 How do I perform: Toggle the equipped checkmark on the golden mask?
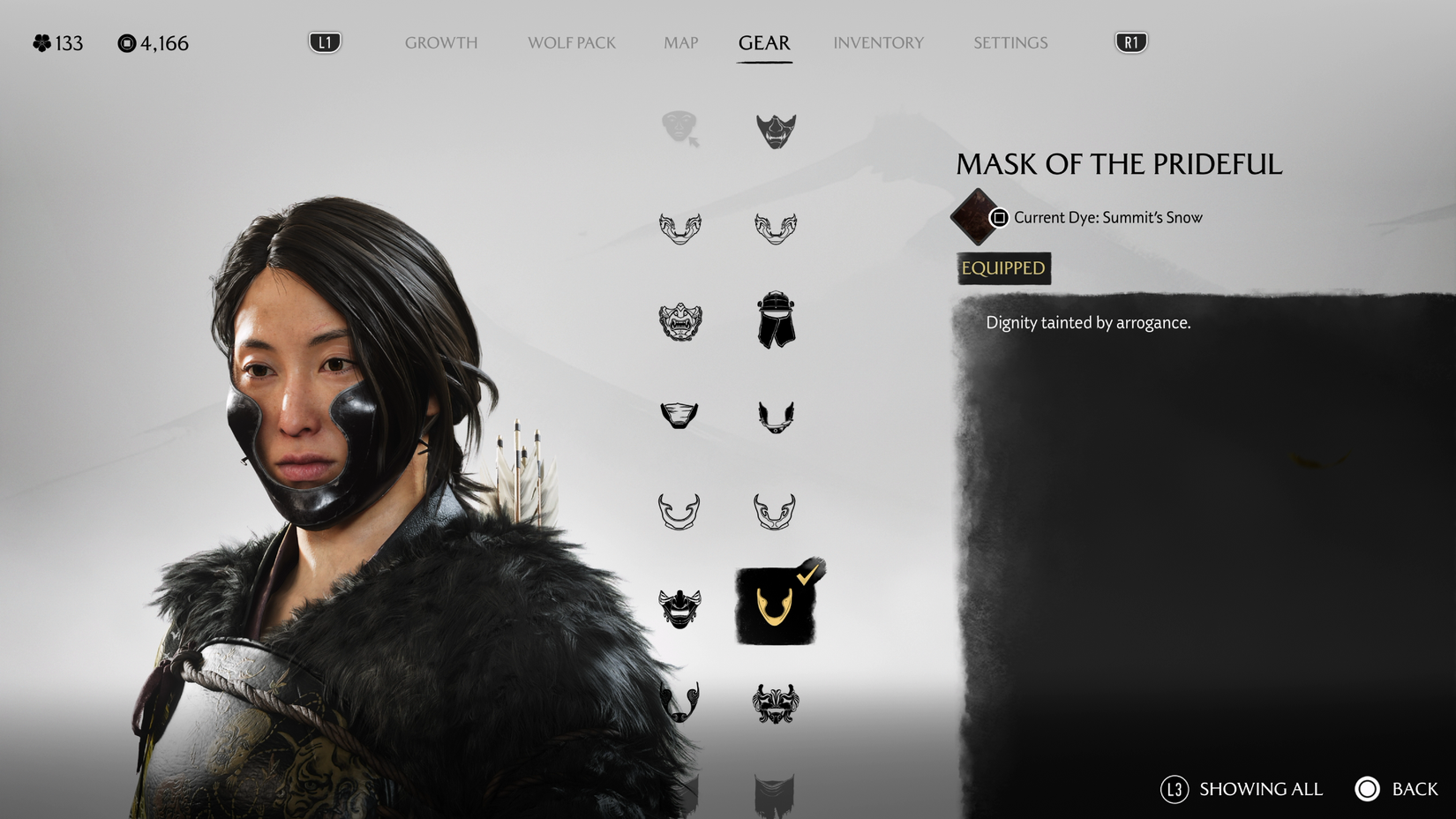tap(808, 575)
